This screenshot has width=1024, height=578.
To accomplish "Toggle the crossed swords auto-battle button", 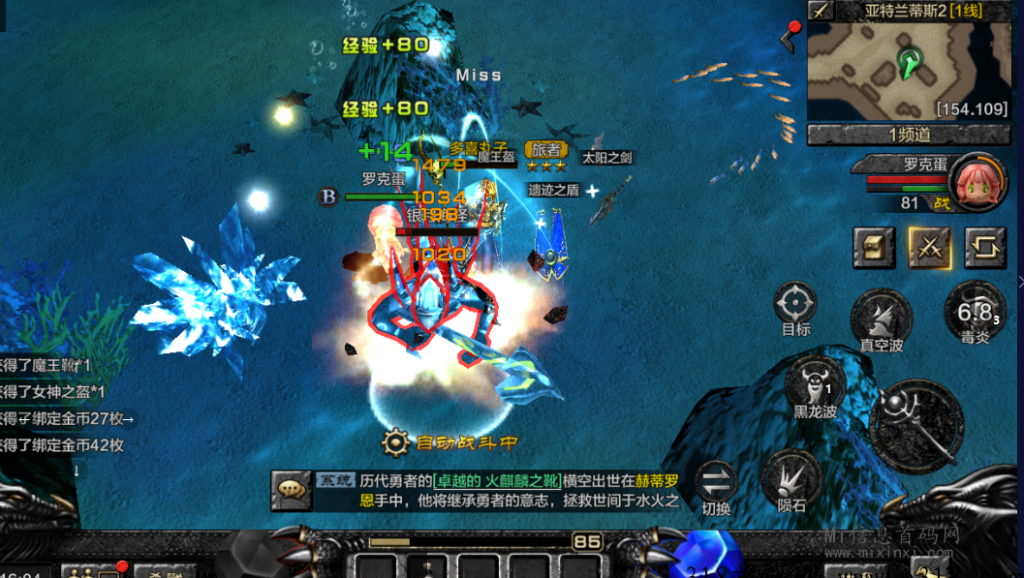I will click(x=929, y=247).
